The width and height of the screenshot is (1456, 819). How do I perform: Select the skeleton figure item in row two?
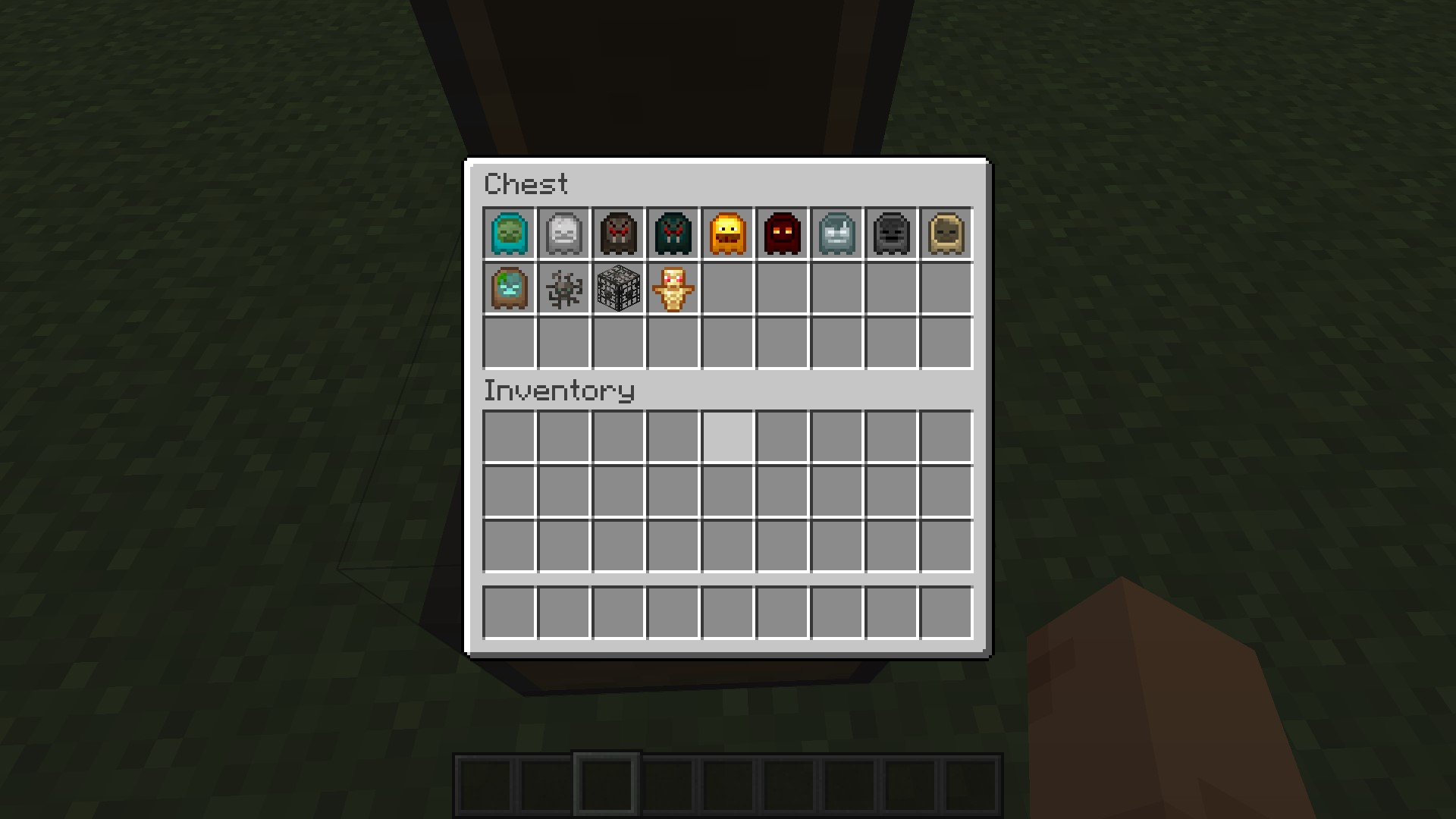[x=673, y=288]
